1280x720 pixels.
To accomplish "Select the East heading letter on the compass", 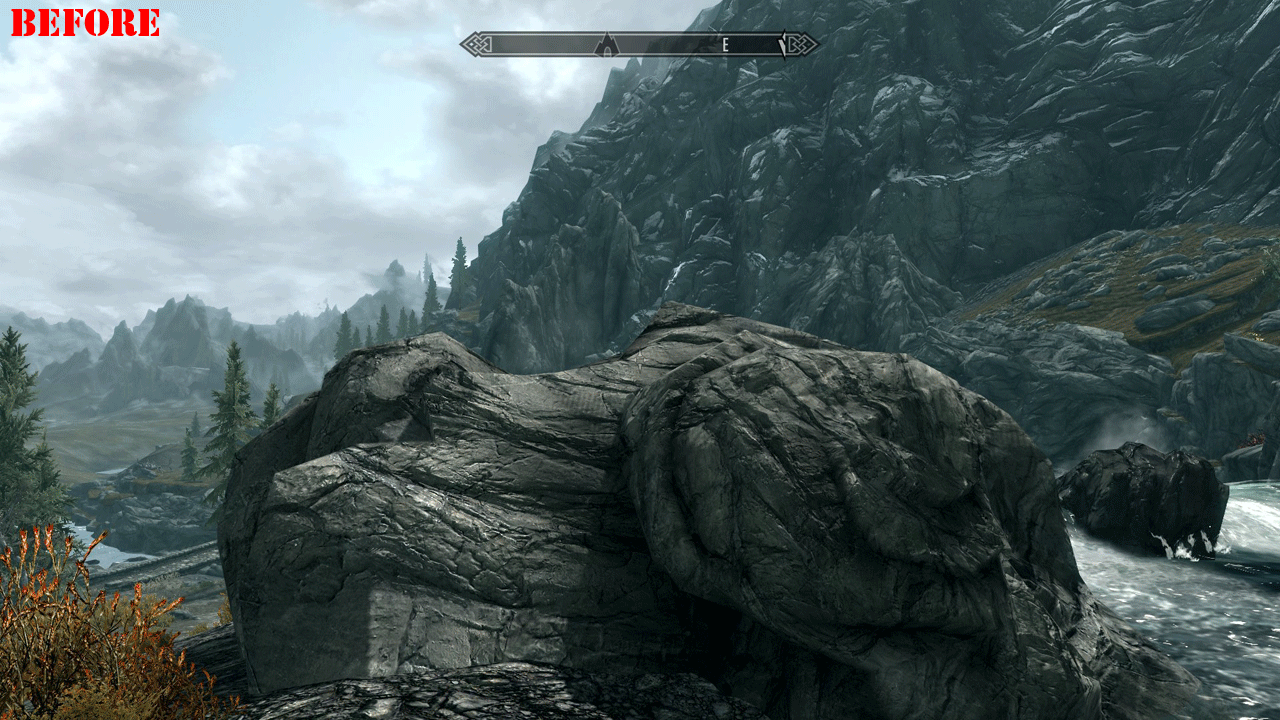I will coord(725,45).
